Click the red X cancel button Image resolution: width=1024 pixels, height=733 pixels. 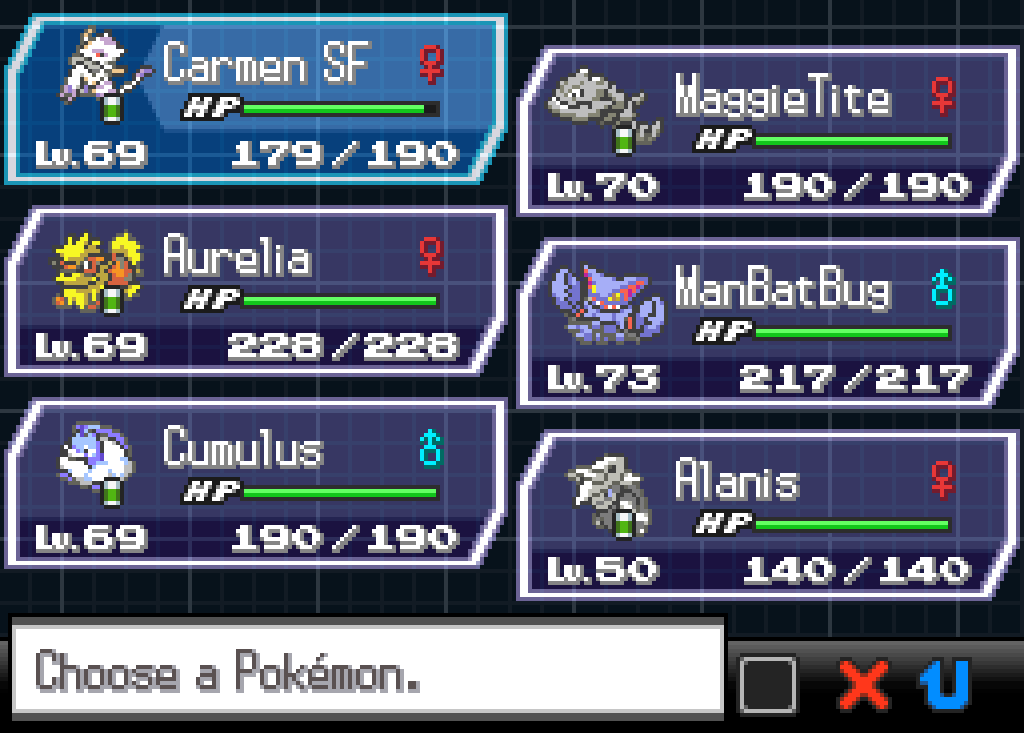pos(864,685)
